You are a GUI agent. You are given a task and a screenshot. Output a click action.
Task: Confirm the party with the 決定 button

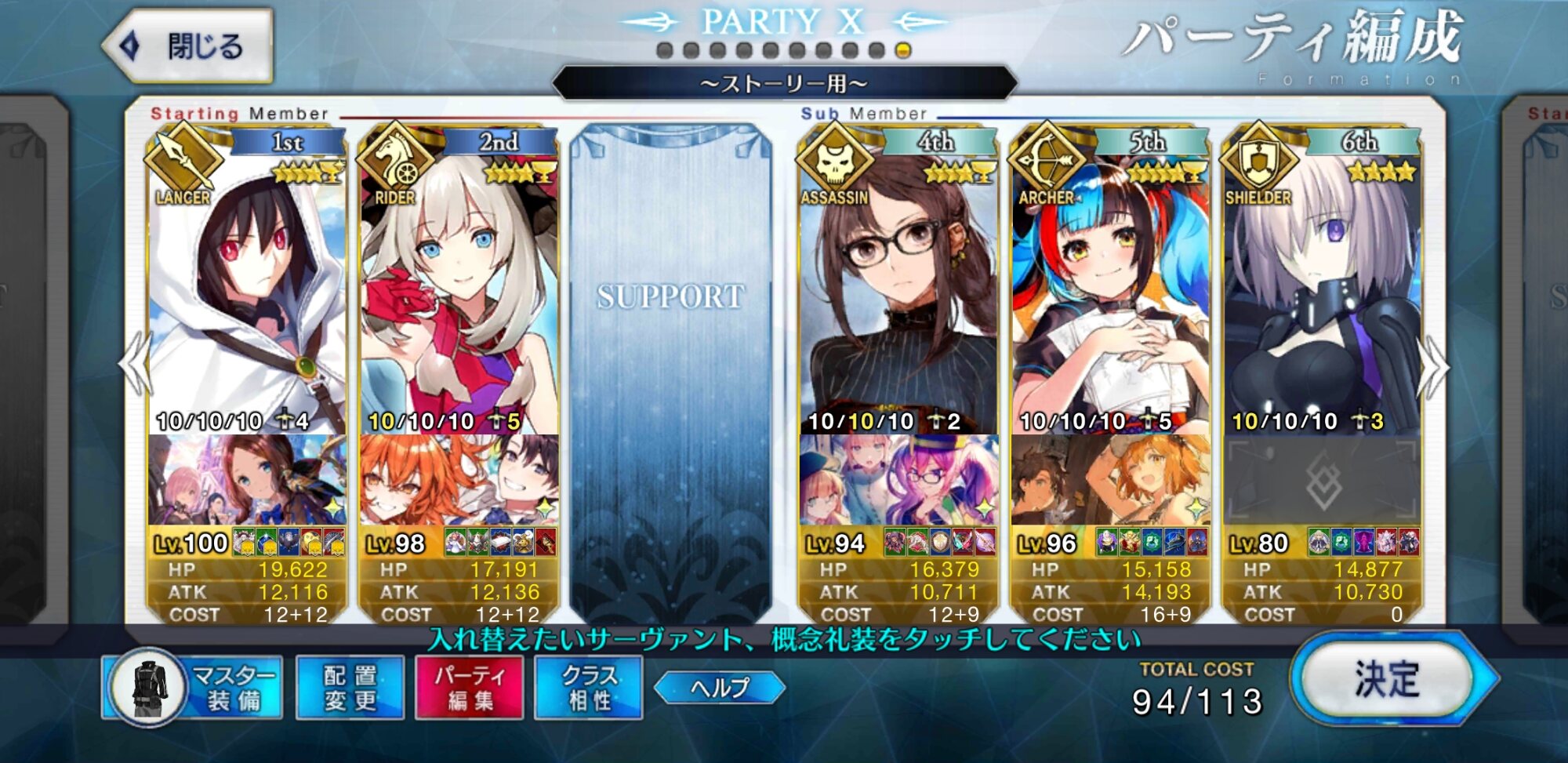(x=1388, y=680)
